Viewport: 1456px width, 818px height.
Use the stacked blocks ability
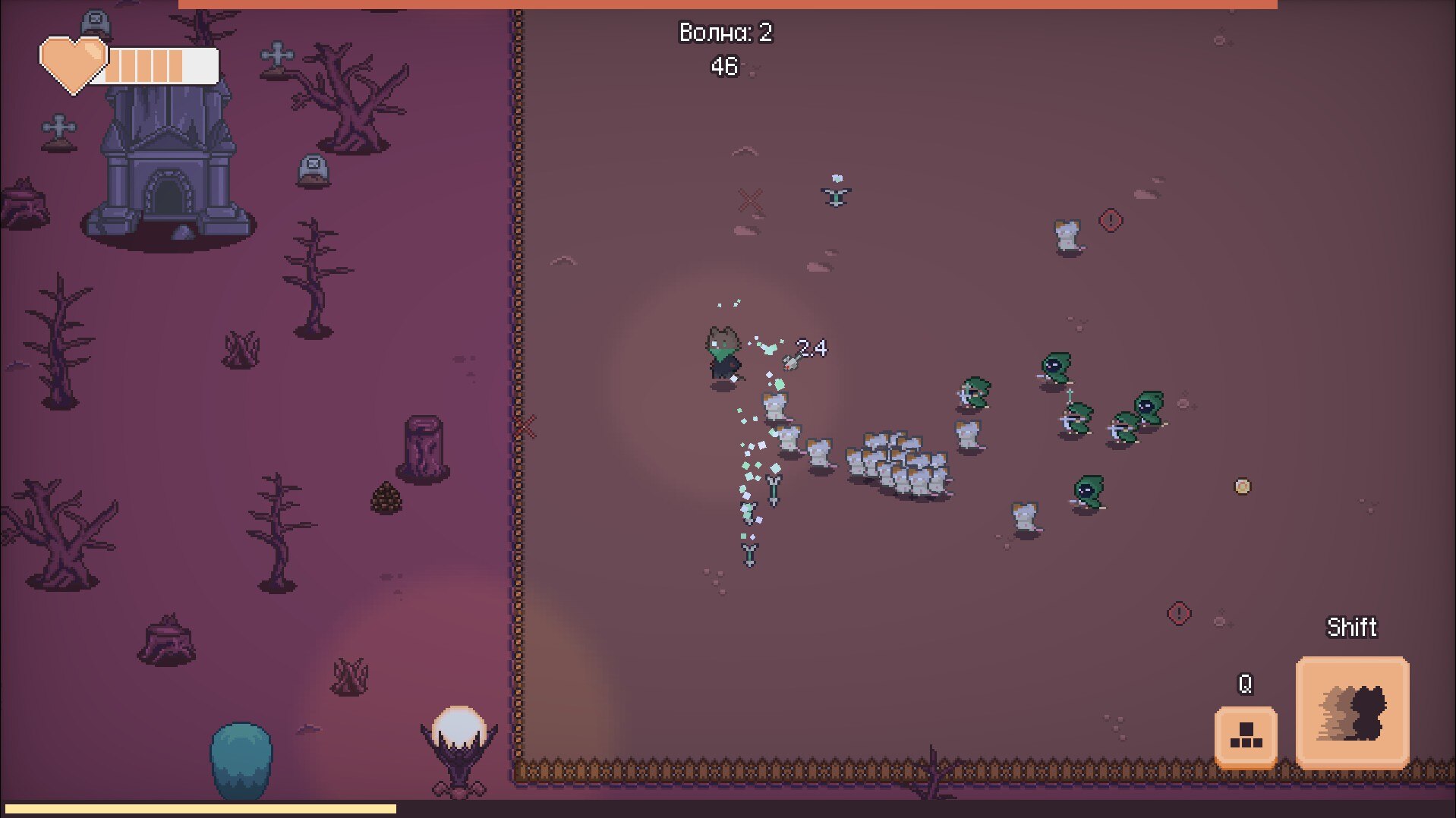[1245, 735]
